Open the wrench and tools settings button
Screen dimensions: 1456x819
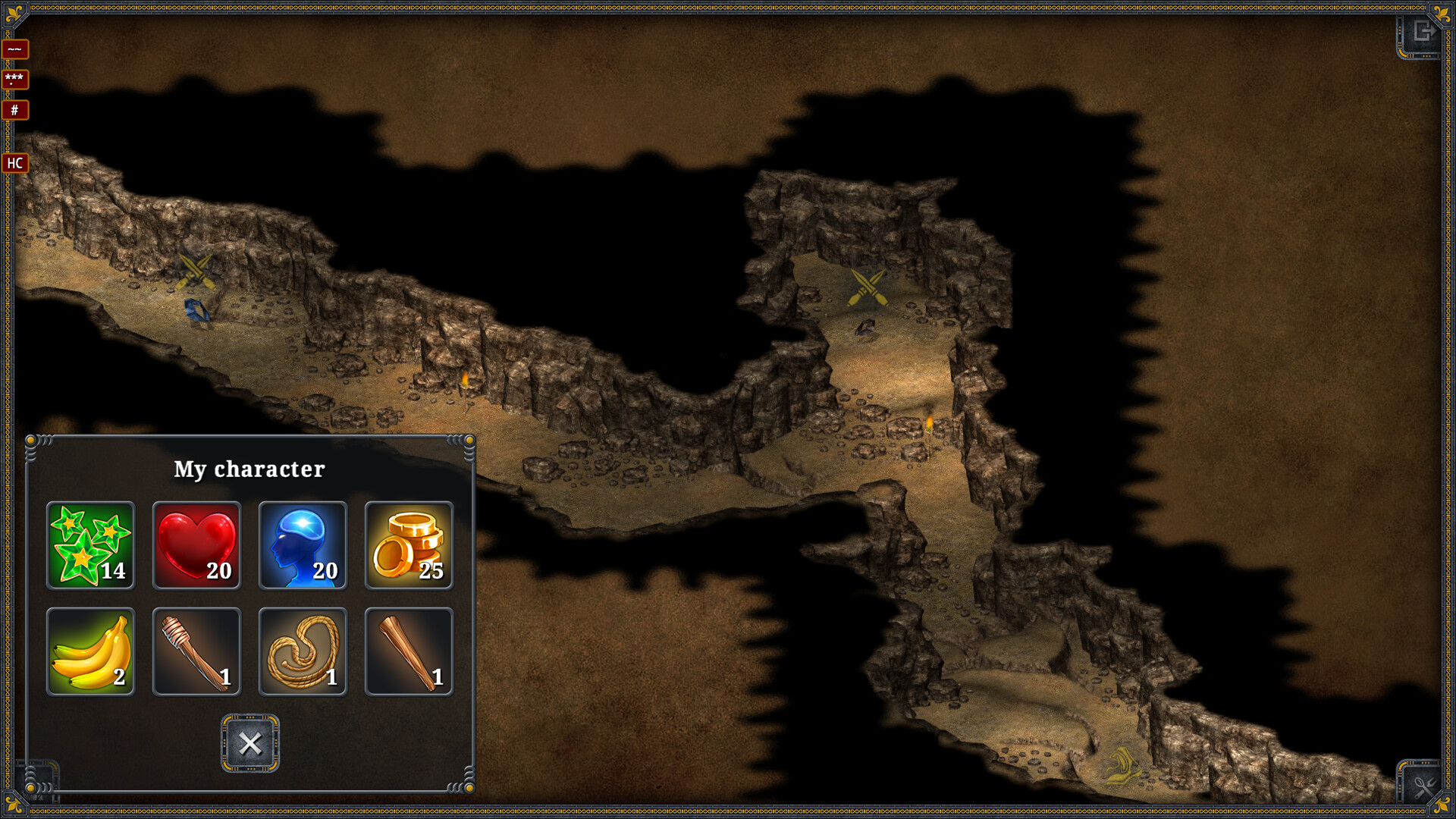(1423, 786)
